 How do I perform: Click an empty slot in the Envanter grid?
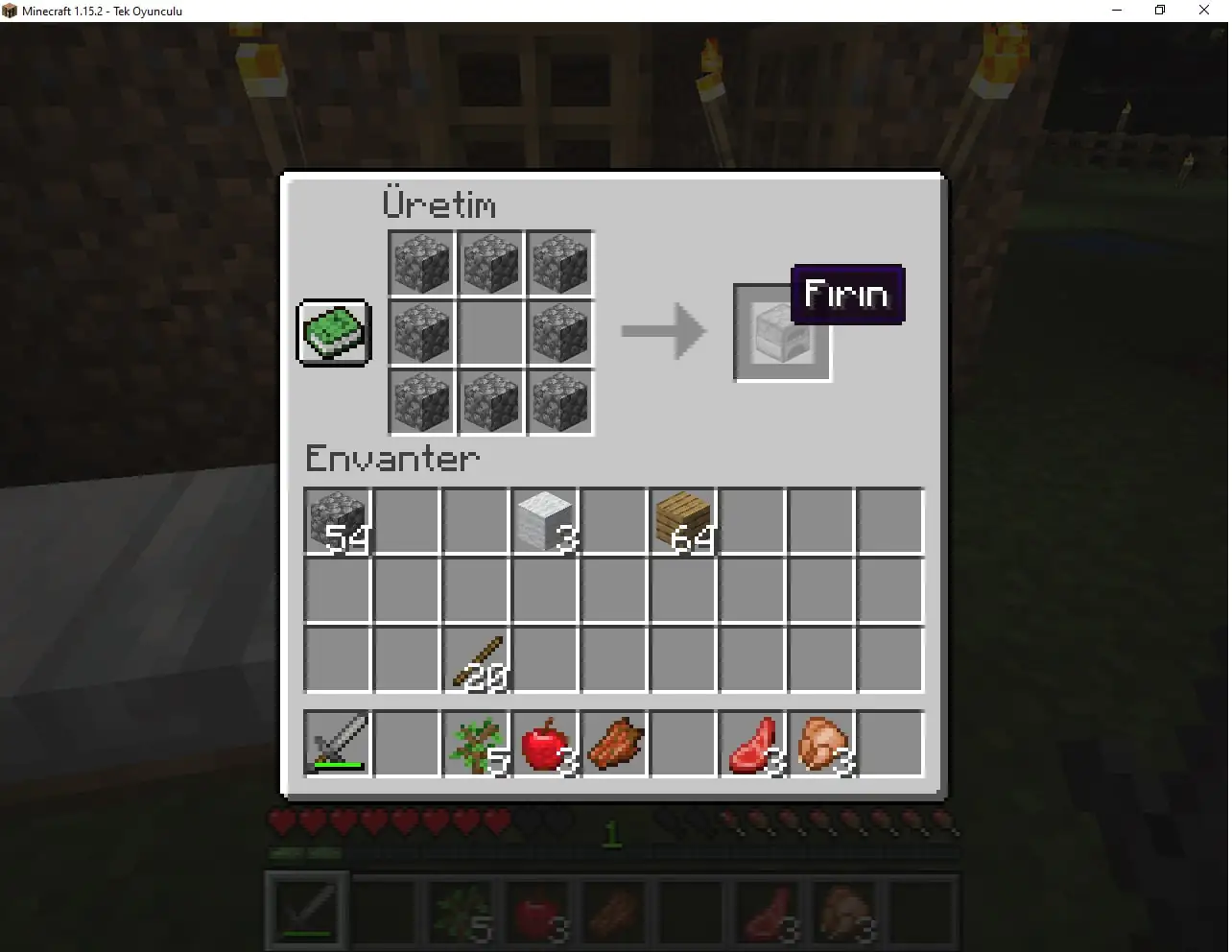(x=407, y=589)
